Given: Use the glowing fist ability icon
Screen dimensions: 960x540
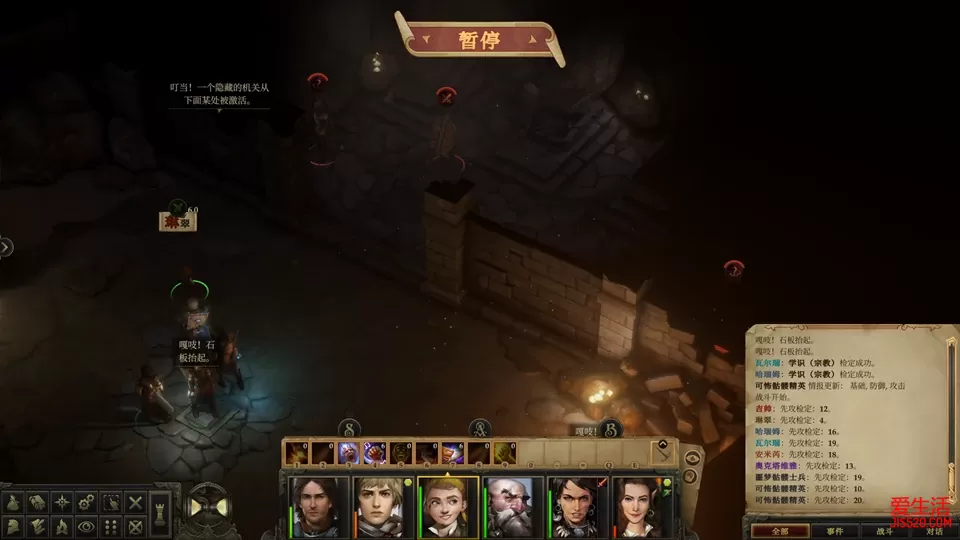Looking at the screenshot, I should pos(373,453).
